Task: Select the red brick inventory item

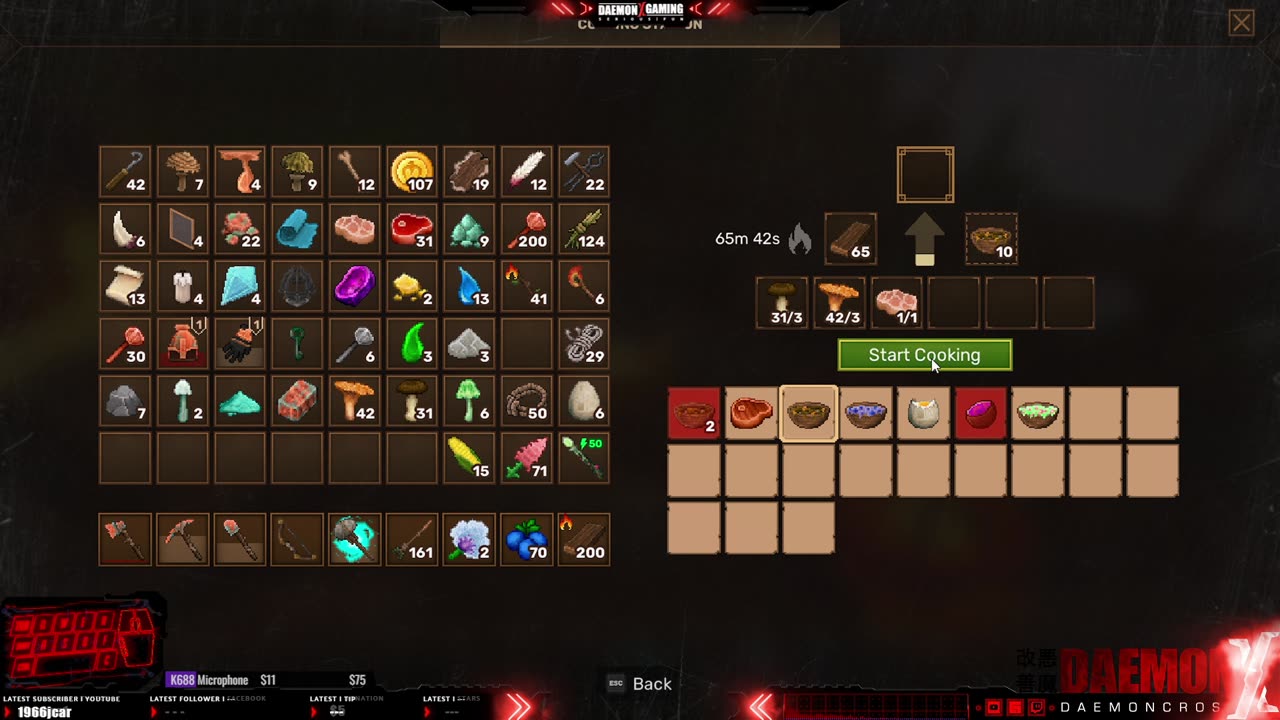Action: pyautogui.click(x=297, y=401)
